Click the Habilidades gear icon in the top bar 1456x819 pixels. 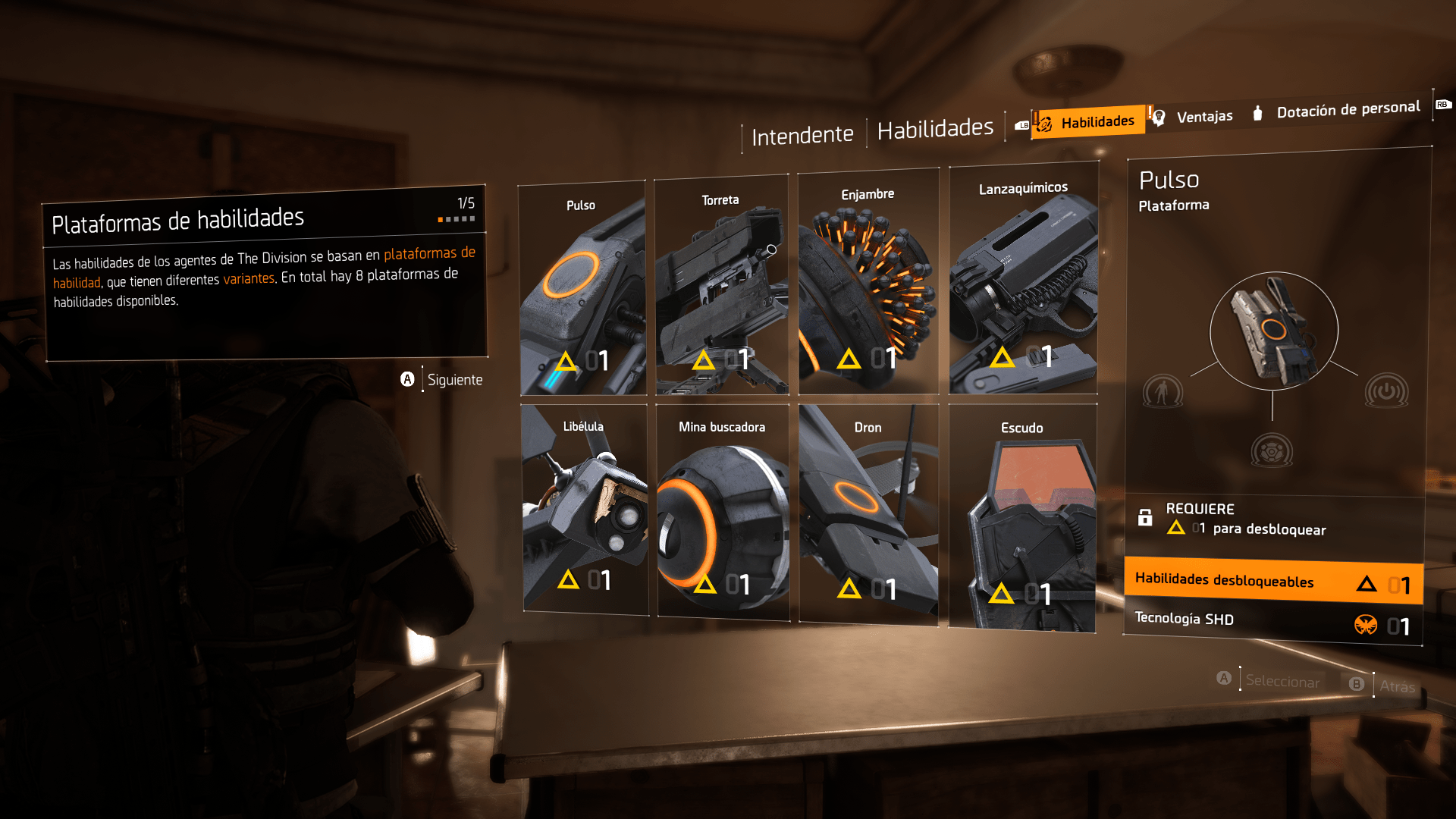pyautogui.click(x=1046, y=120)
